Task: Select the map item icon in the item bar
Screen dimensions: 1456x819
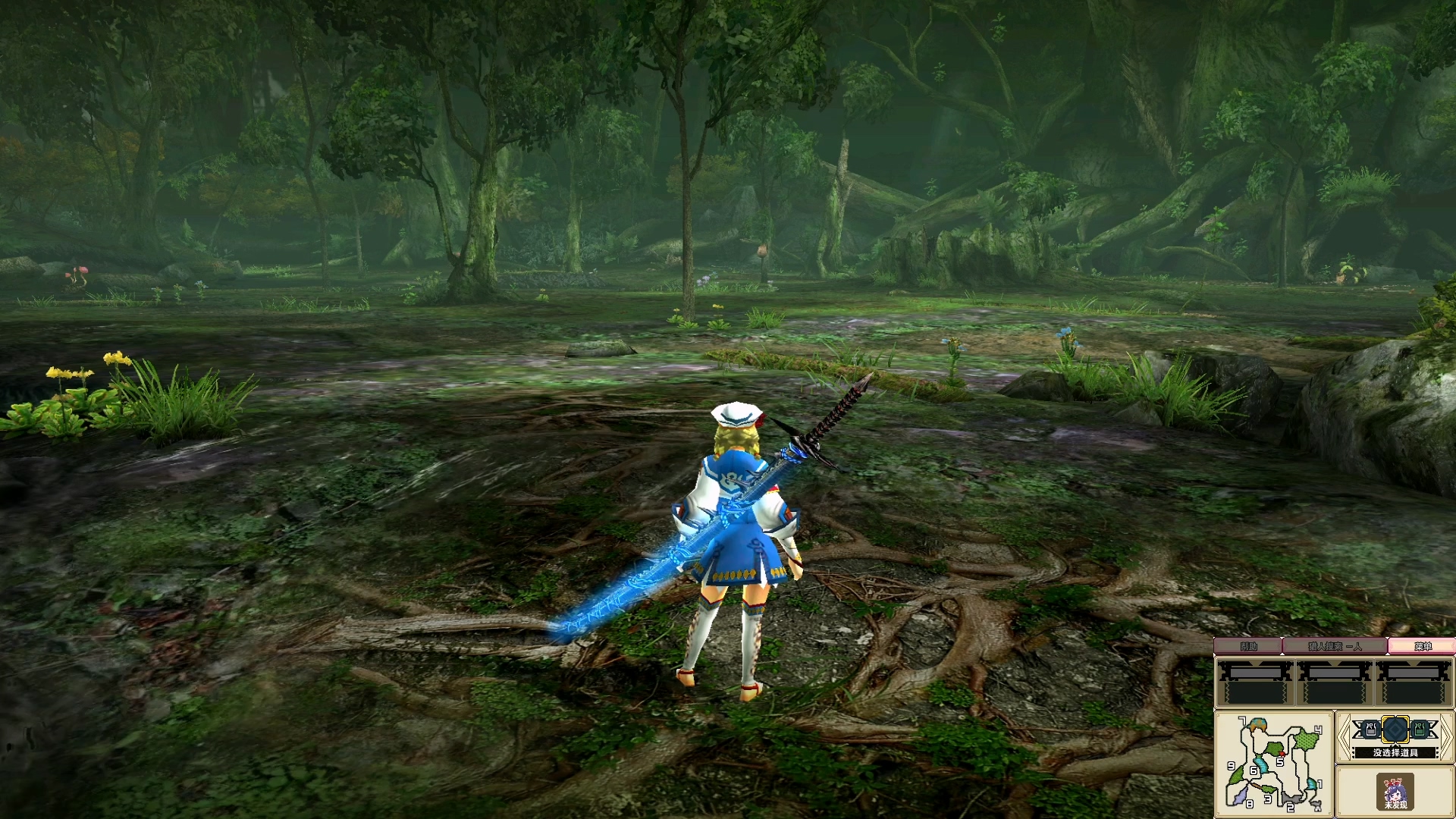Action: pos(1370,730)
